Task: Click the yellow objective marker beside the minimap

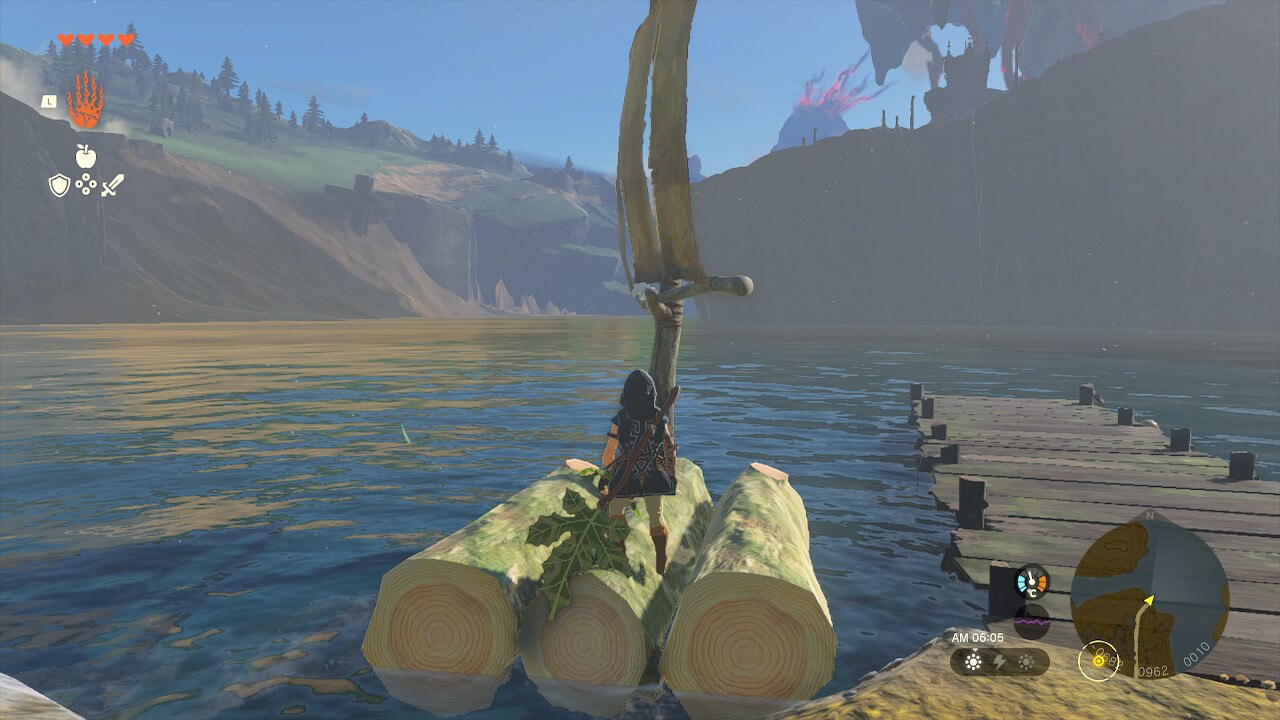Action: tap(1098, 660)
